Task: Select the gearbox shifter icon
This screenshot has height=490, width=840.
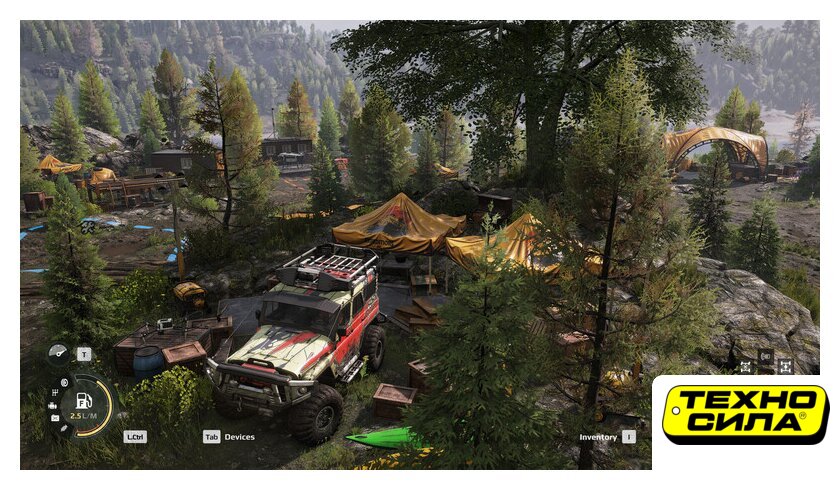Action: (x=55, y=393)
